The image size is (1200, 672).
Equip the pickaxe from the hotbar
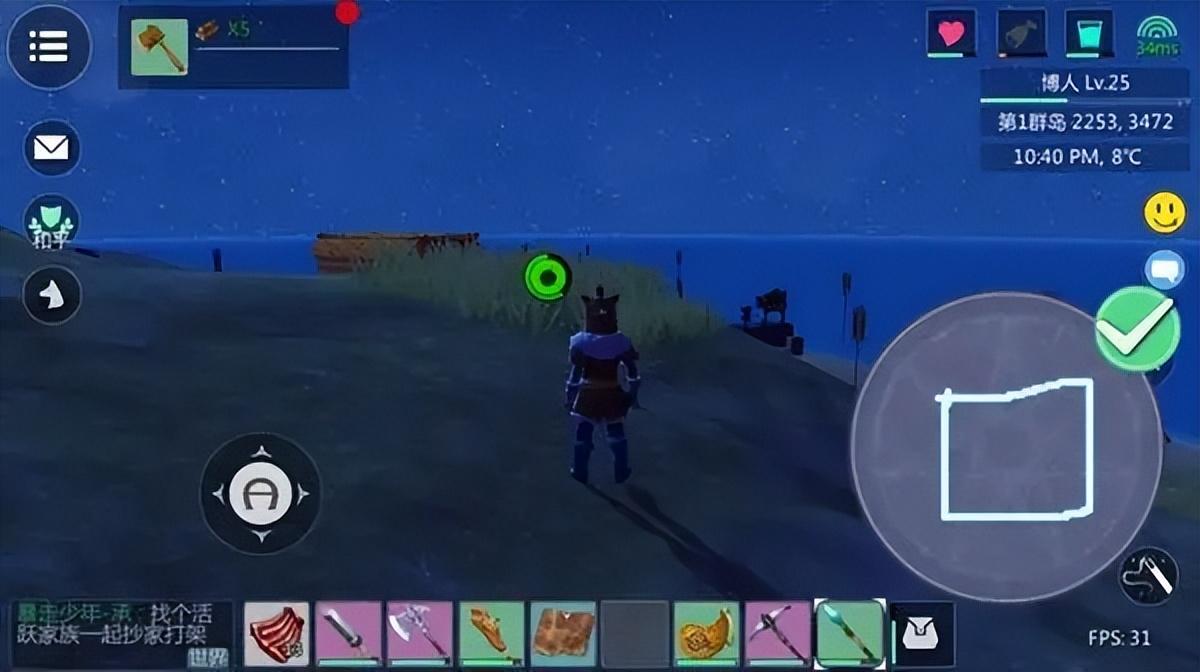coord(777,634)
